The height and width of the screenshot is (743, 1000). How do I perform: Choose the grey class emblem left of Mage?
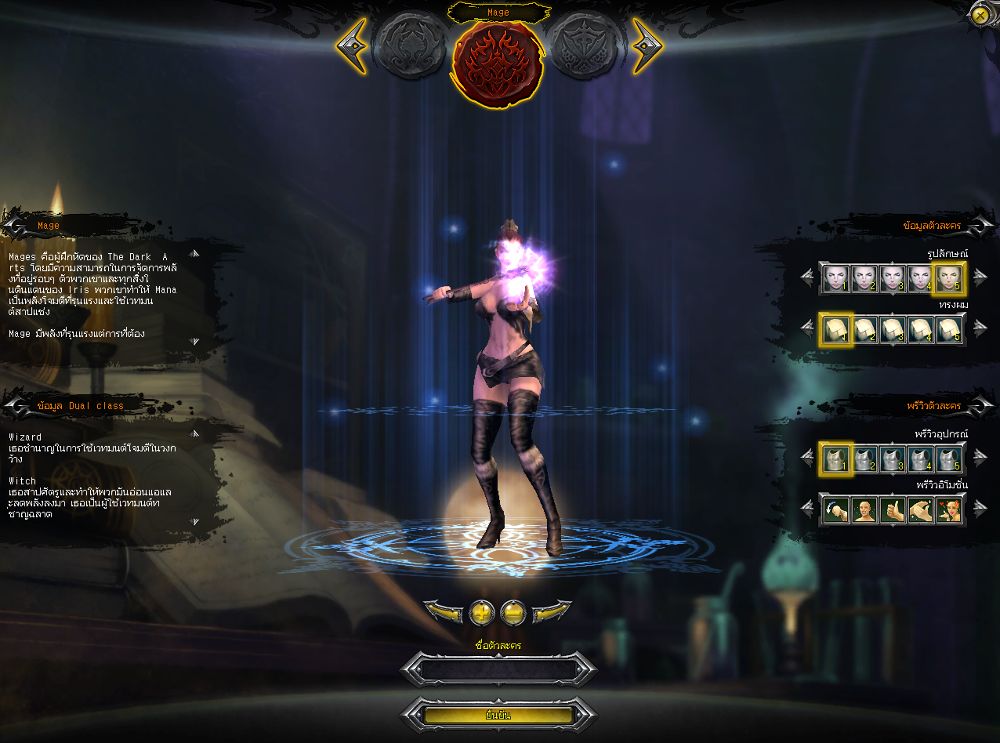pos(411,47)
